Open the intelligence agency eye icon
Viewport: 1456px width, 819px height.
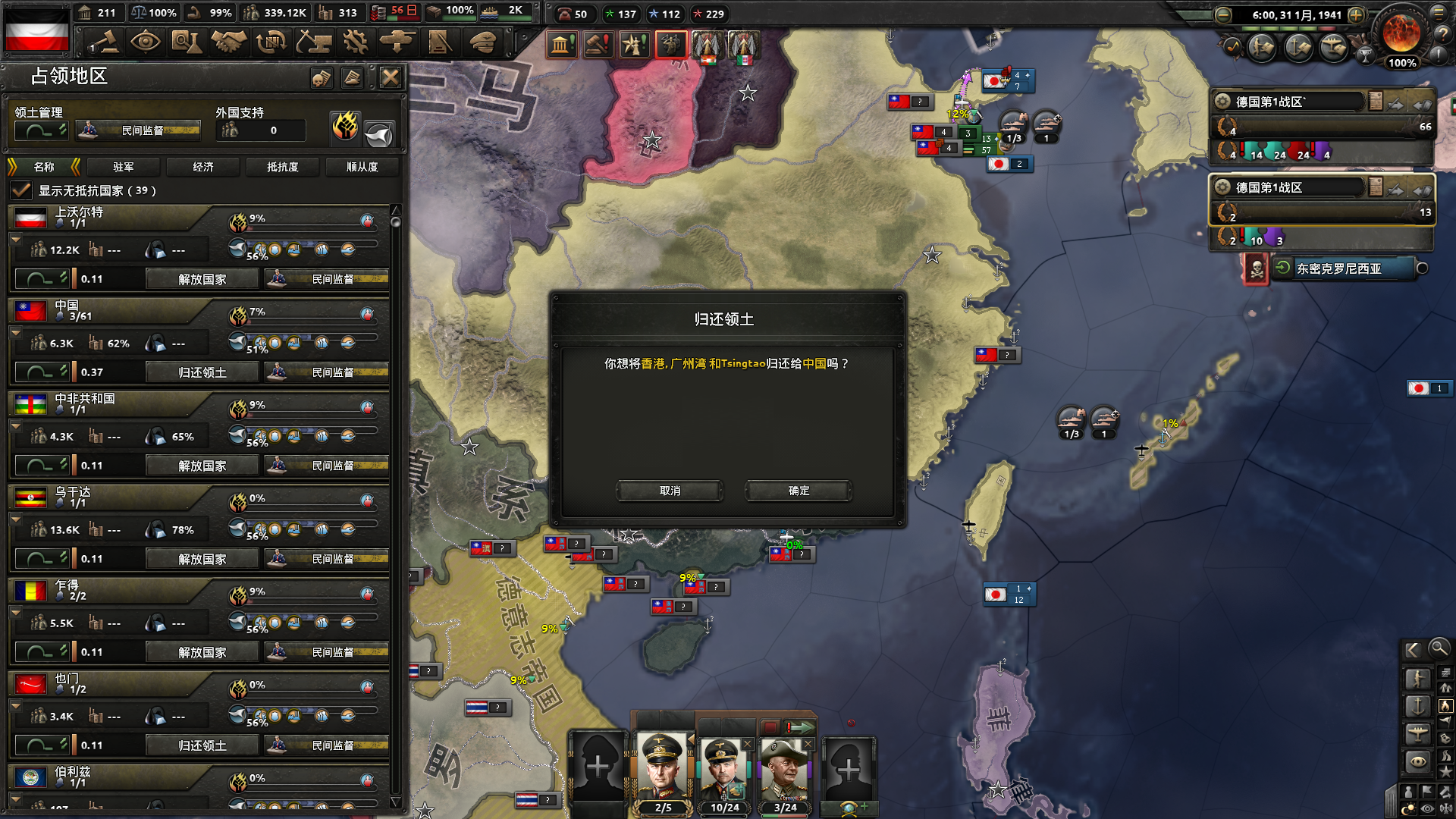tap(146, 42)
